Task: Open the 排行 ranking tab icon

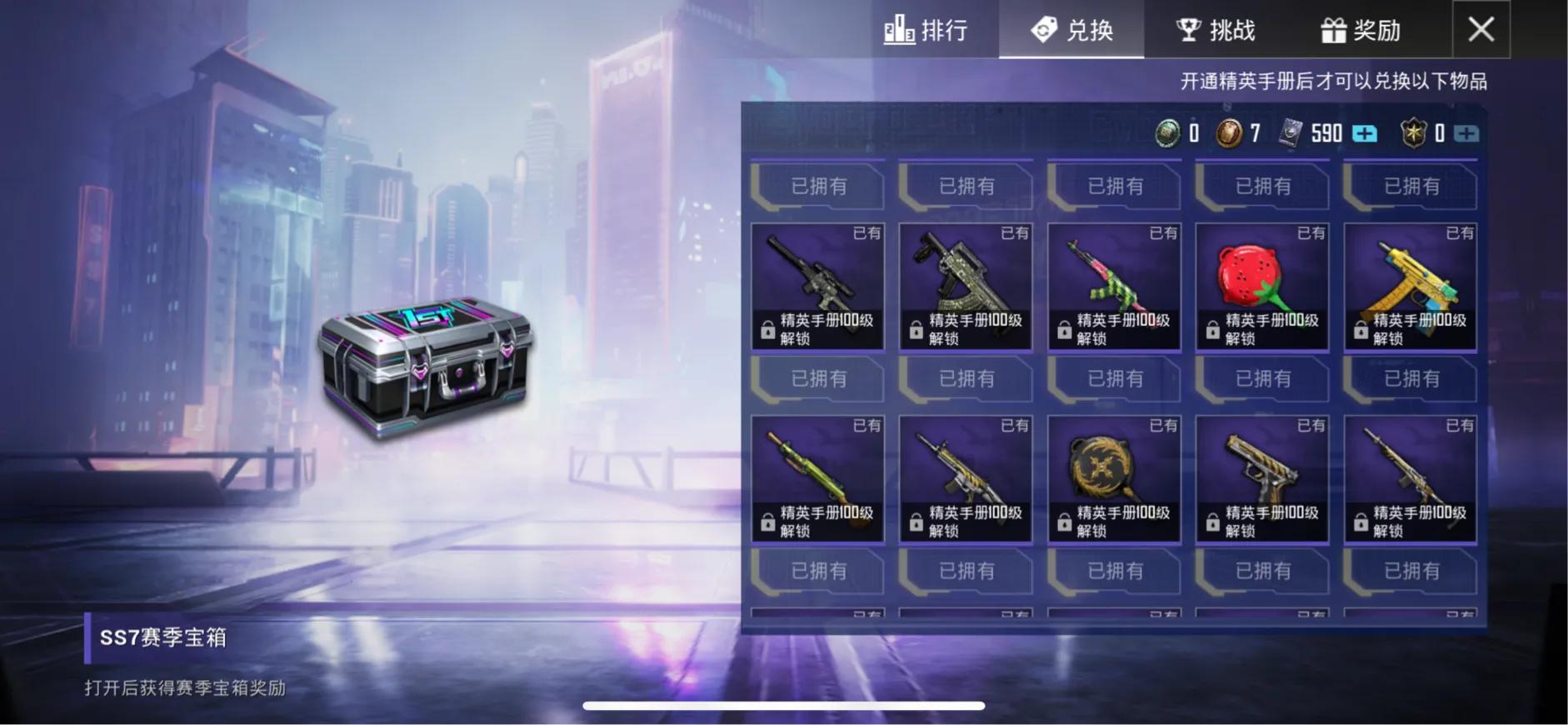Action: (x=899, y=29)
